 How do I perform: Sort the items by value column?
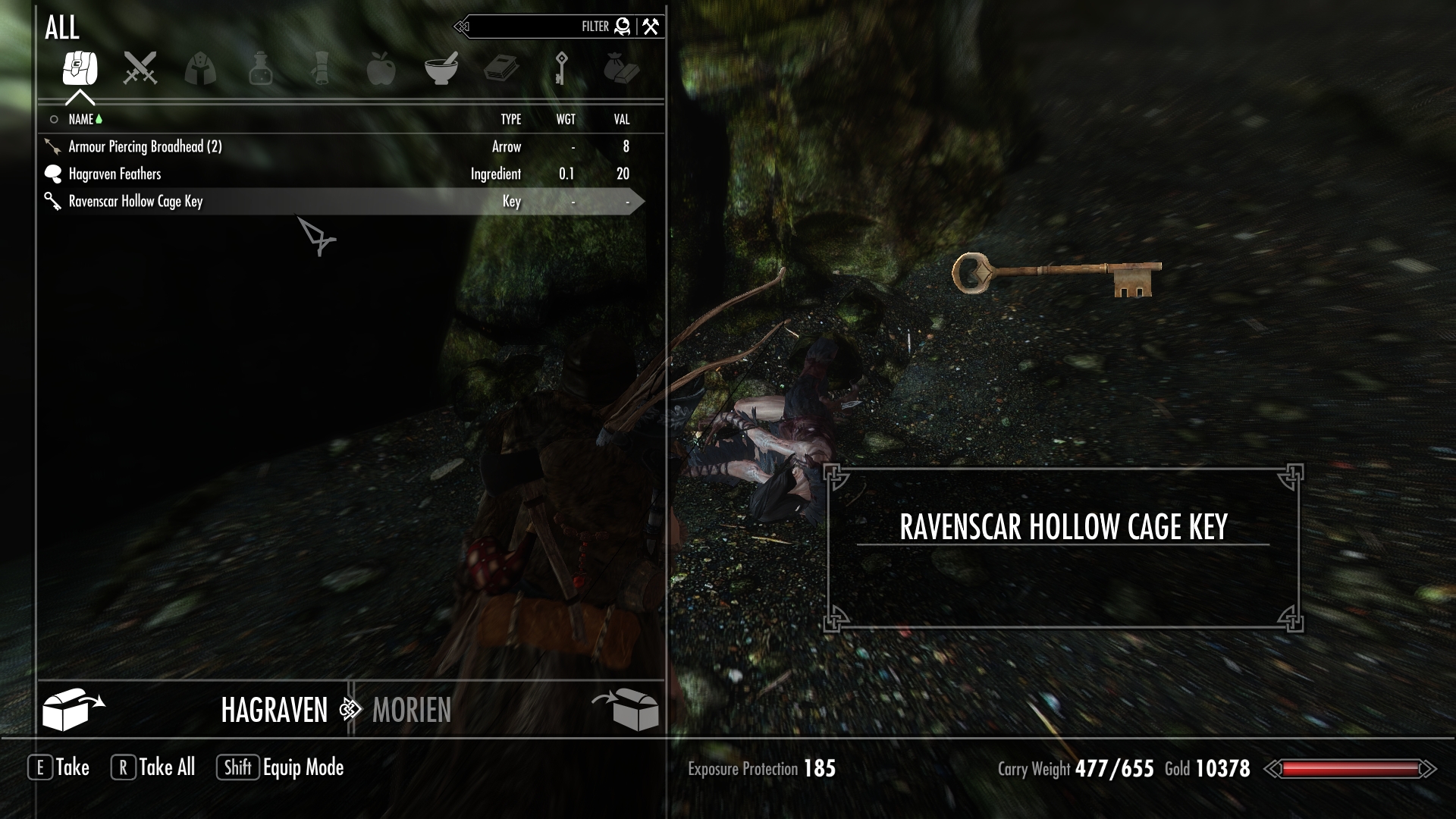pos(622,119)
